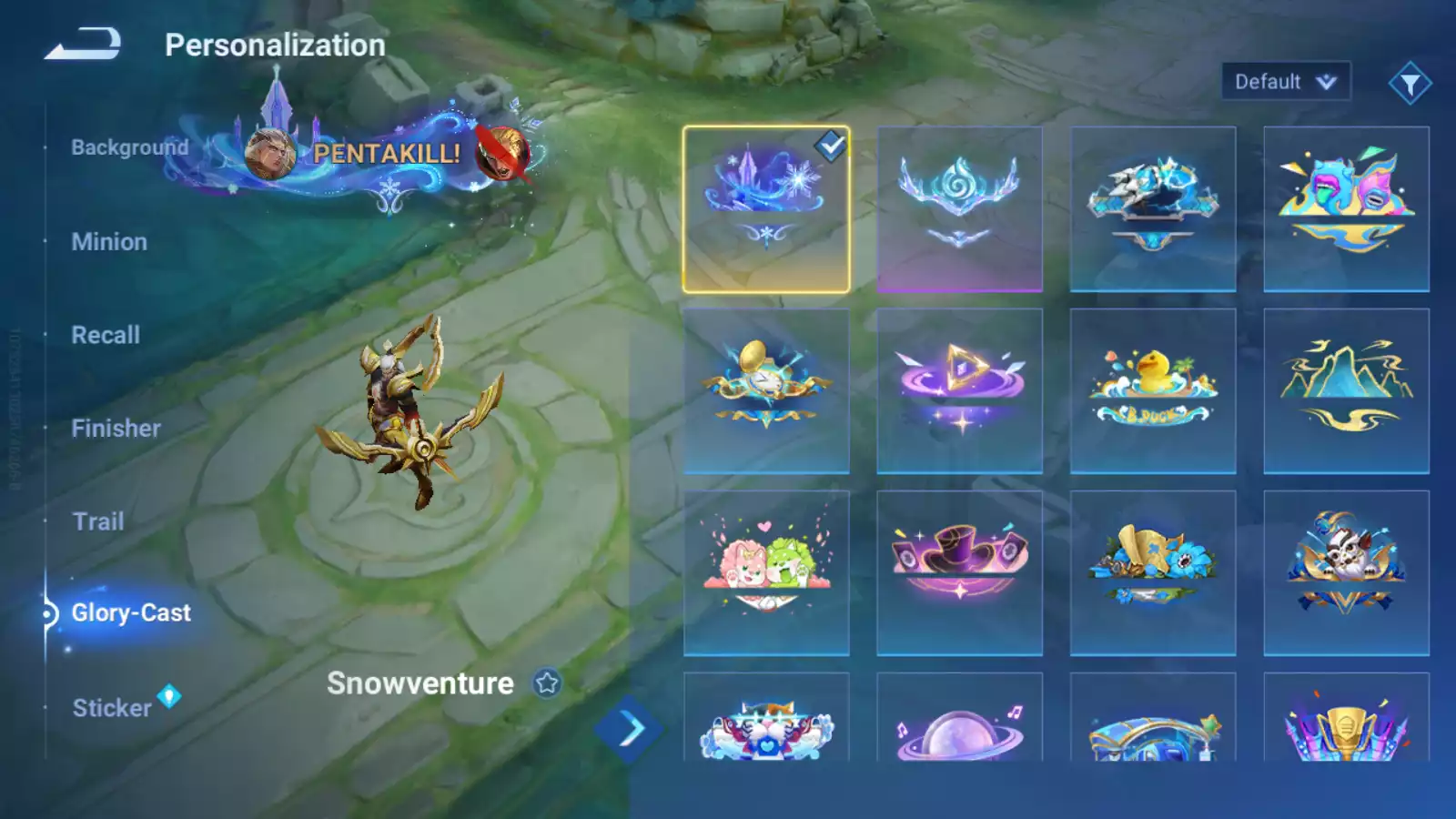Screen dimensions: 1456x819
Task: Pick the pocket watch glory-cast
Action: click(x=766, y=391)
